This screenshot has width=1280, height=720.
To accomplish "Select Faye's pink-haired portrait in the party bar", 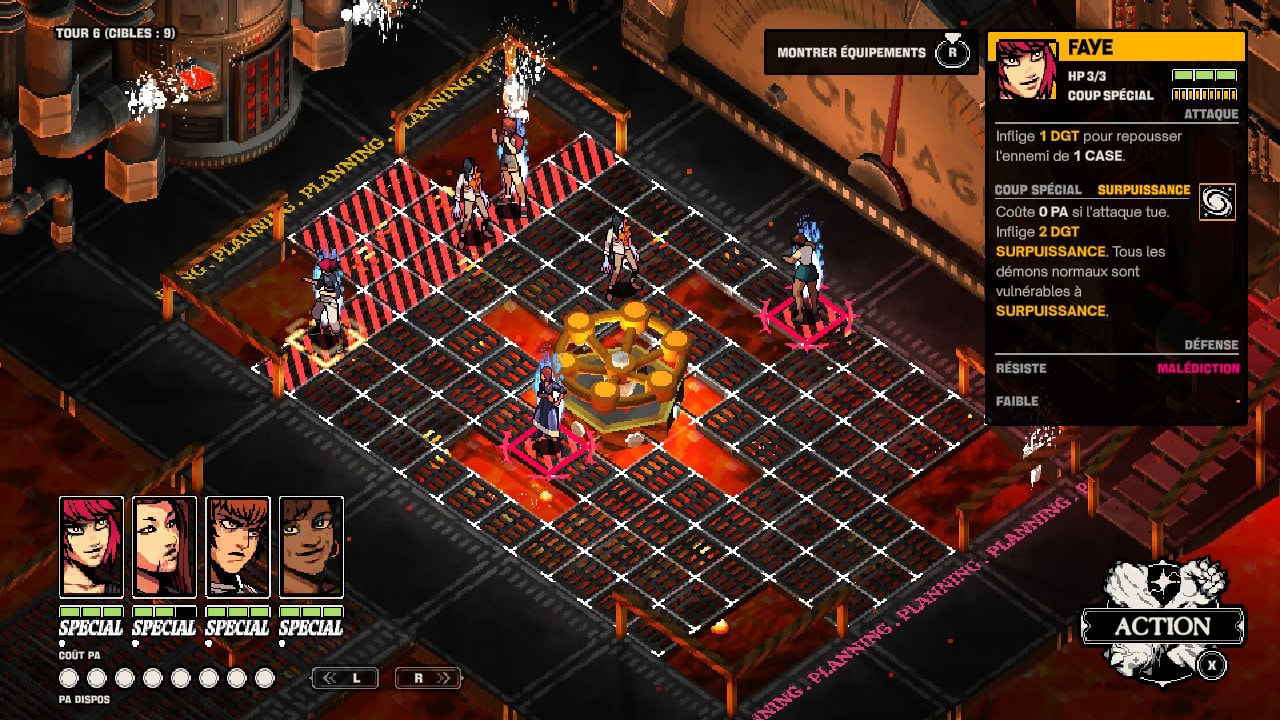I will point(91,547).
